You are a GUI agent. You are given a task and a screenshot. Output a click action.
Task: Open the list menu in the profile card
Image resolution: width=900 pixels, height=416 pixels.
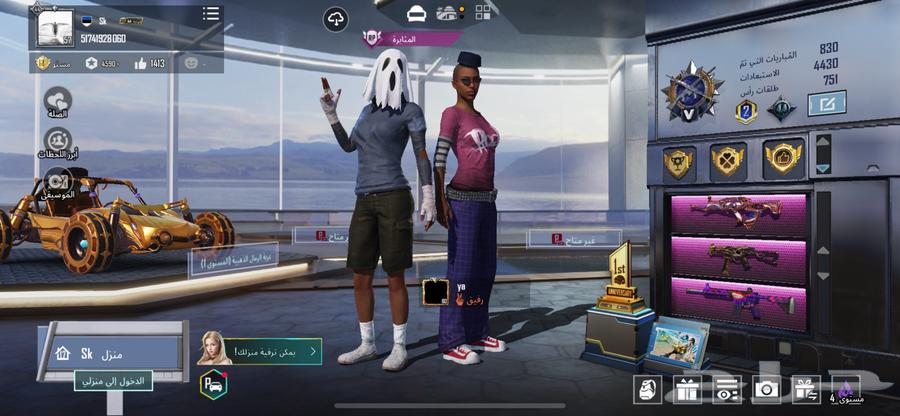[210, 14]
